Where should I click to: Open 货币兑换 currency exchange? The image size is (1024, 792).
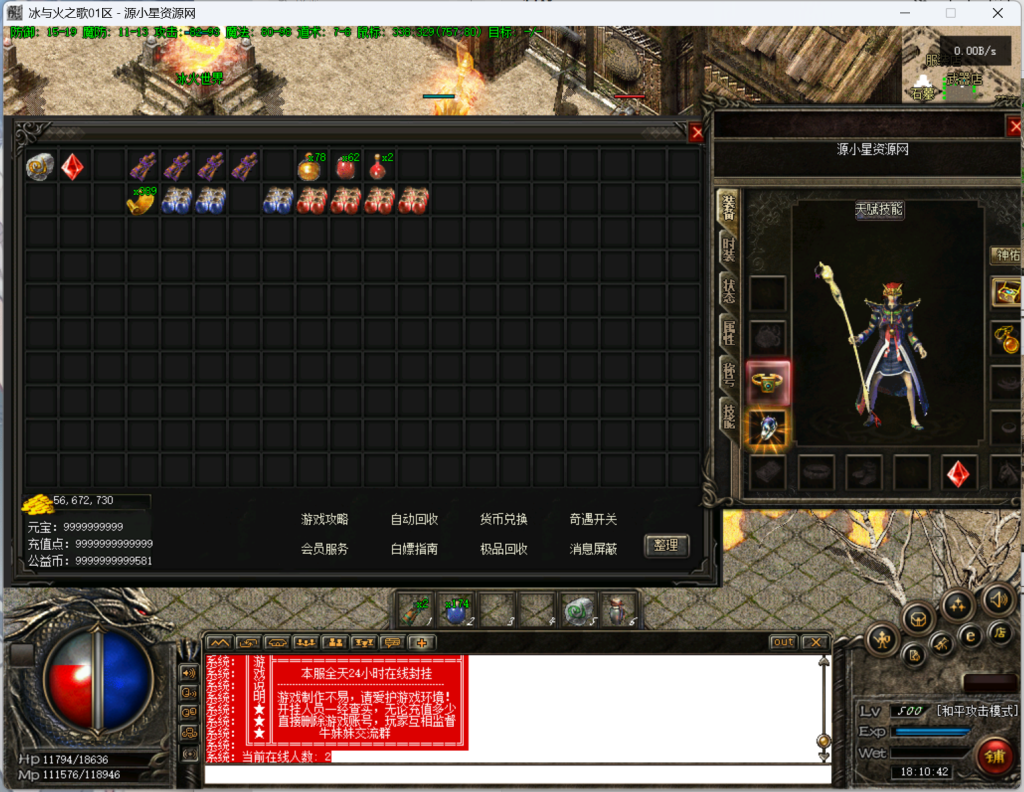coord(504,520)
